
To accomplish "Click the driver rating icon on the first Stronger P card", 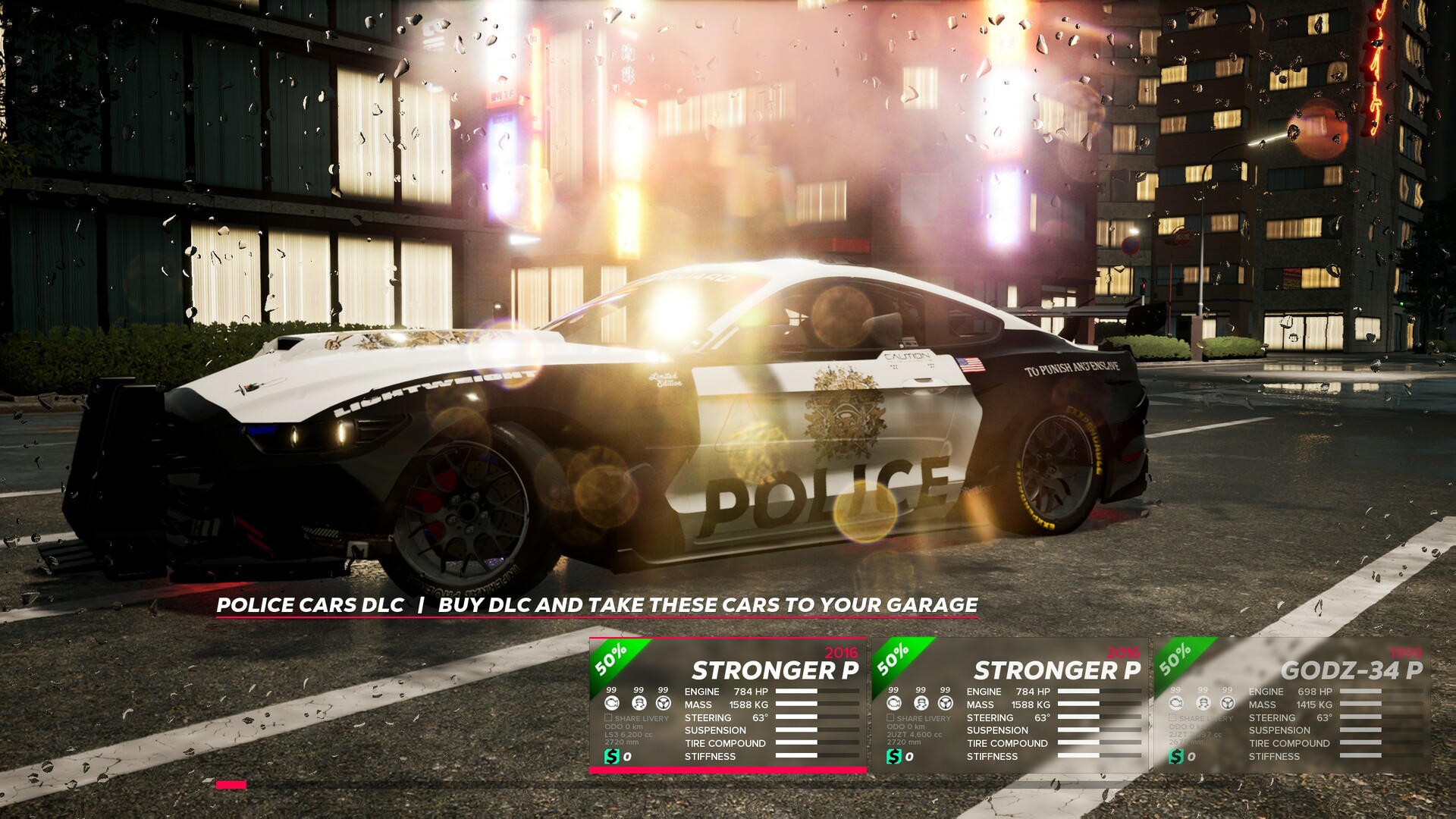I will pos(639,704).
